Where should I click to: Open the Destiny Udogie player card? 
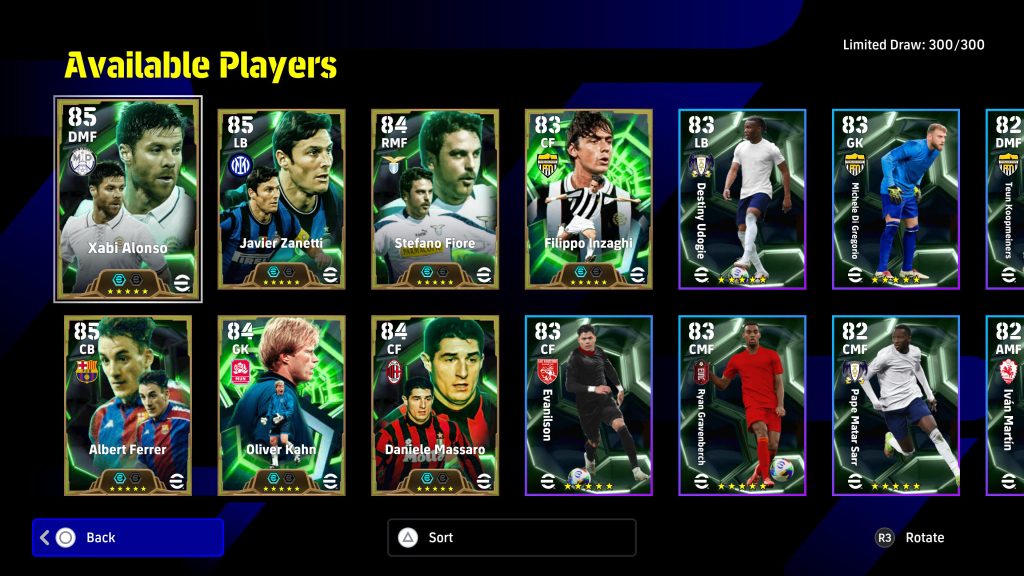click(x=742, y=199)
